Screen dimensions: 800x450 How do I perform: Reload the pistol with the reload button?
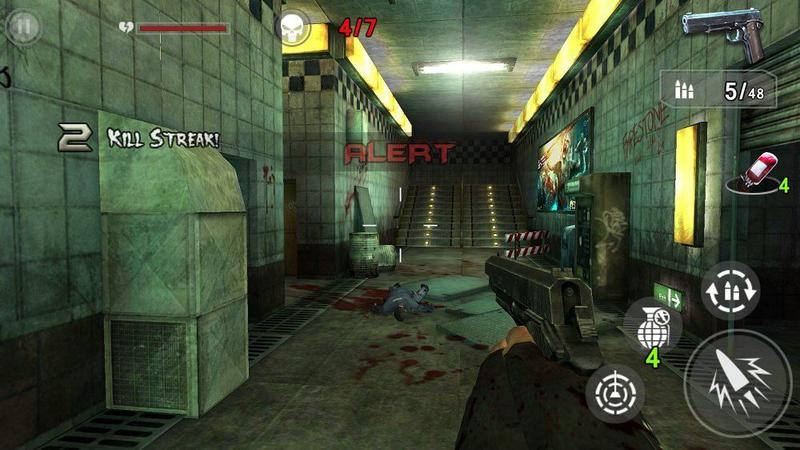(730, 291)
